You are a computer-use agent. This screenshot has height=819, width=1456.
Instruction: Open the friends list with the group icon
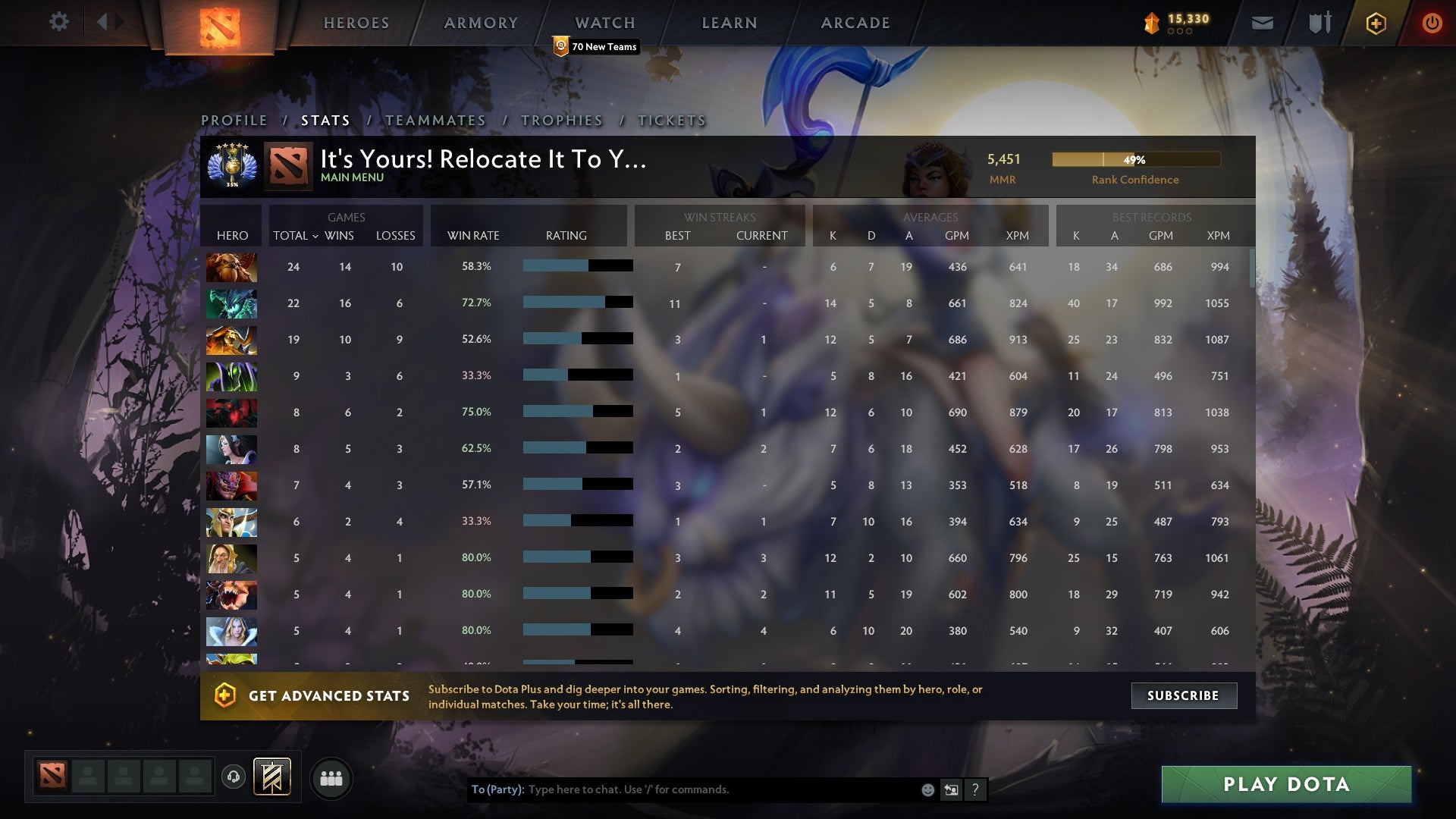coord(331,777)
